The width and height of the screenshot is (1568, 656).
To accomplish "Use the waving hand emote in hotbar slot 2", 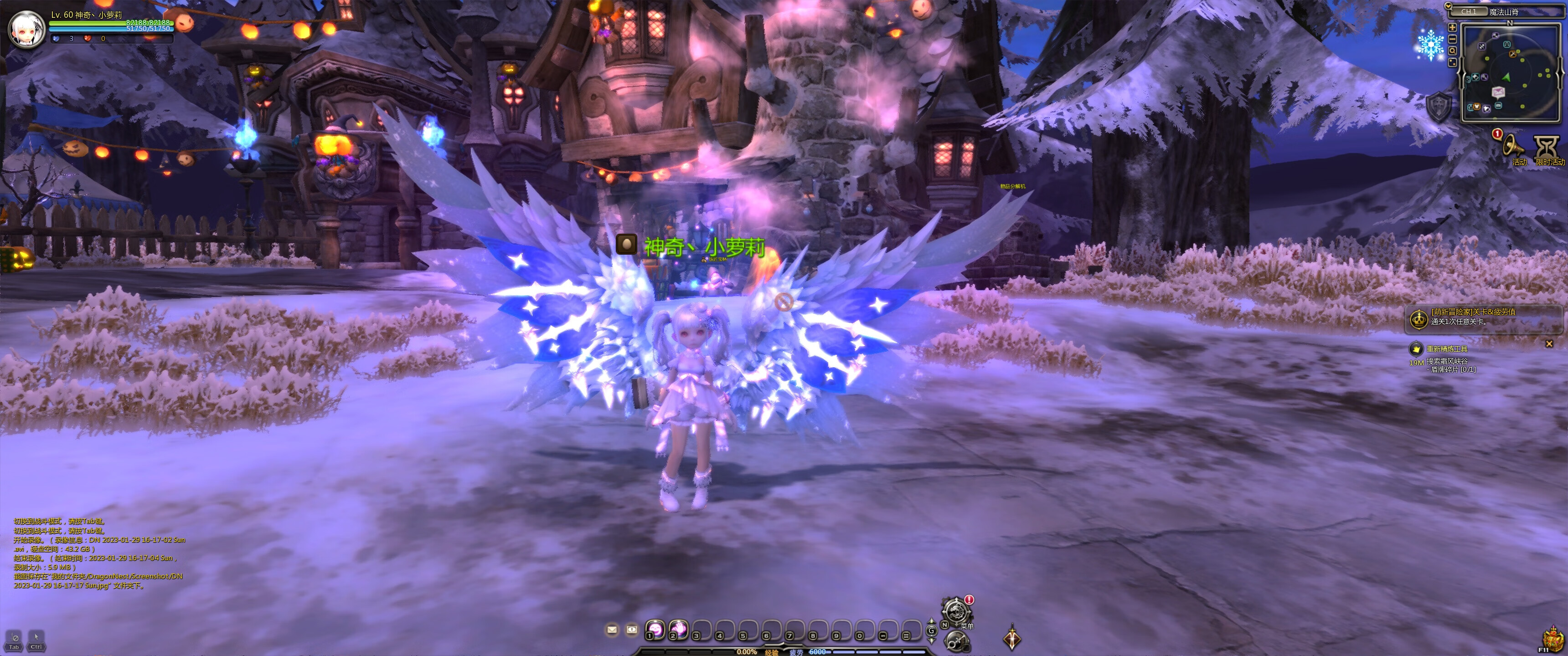I will [x=678, y=629].
